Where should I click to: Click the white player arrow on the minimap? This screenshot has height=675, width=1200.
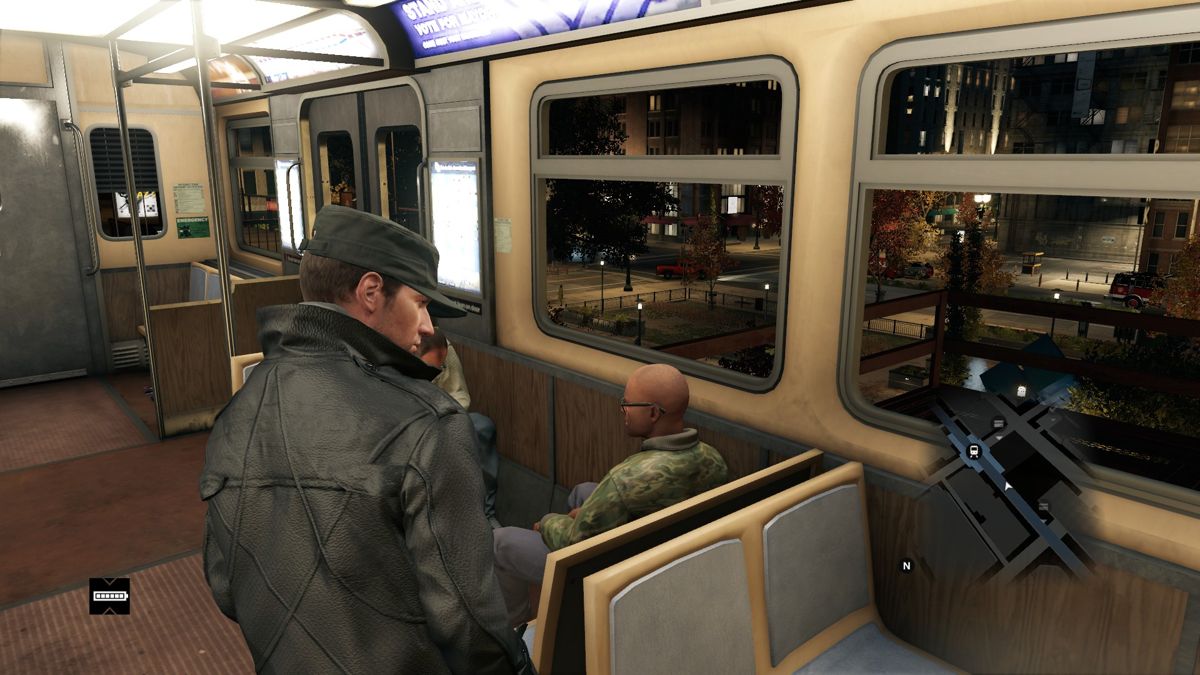1008,486
